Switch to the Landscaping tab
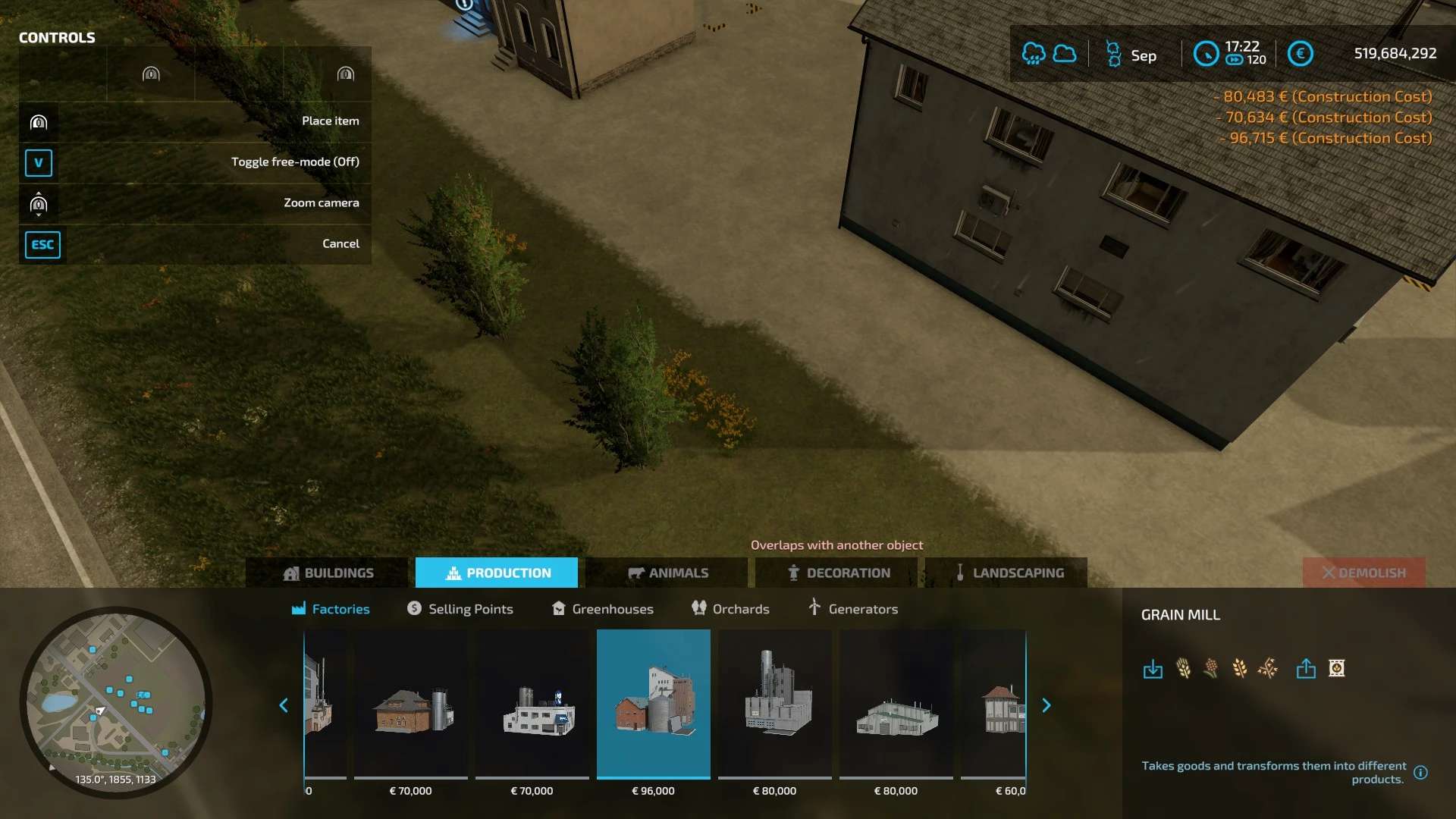 [x=1008, y=573]
